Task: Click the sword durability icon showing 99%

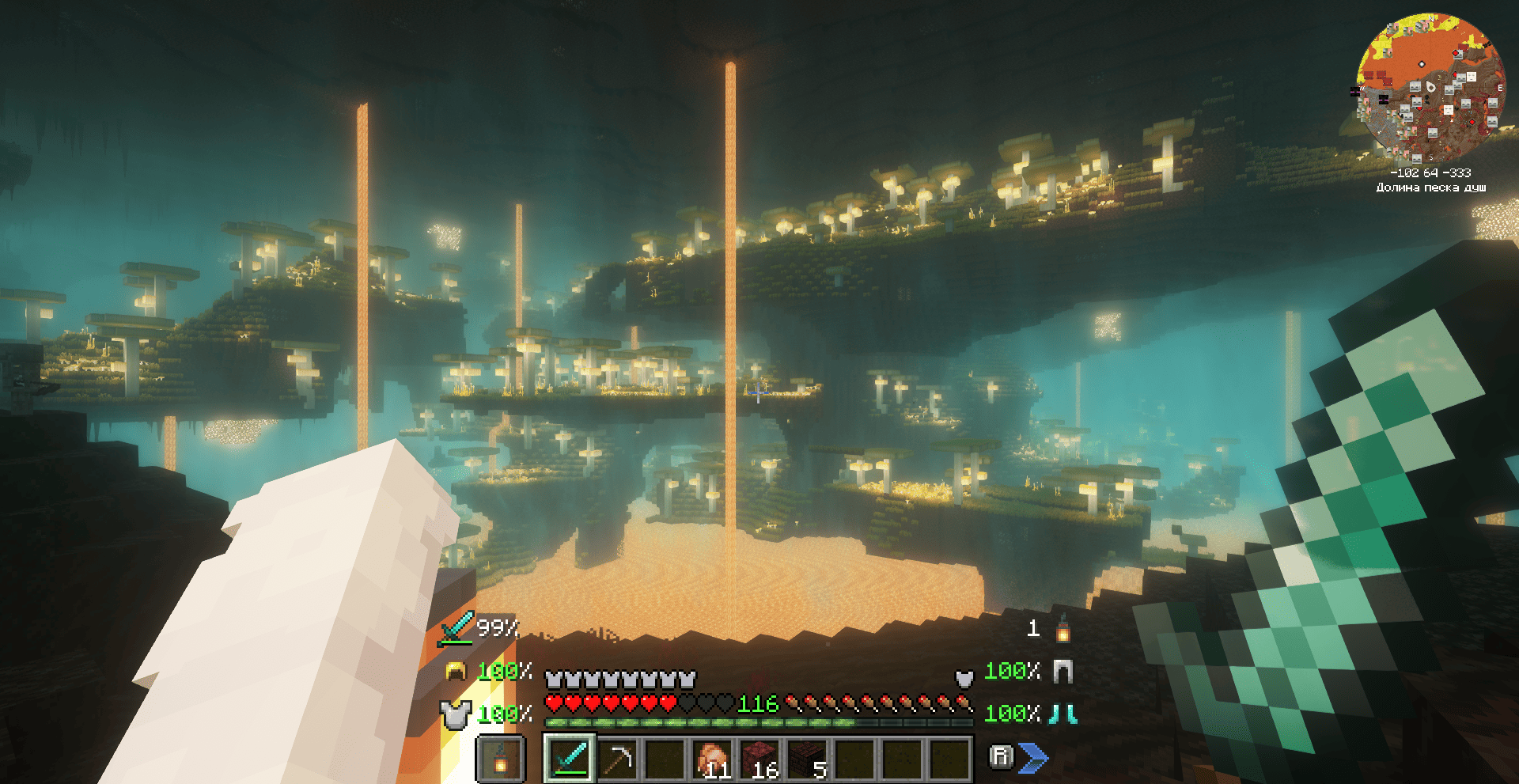Action: click(457, 628)
